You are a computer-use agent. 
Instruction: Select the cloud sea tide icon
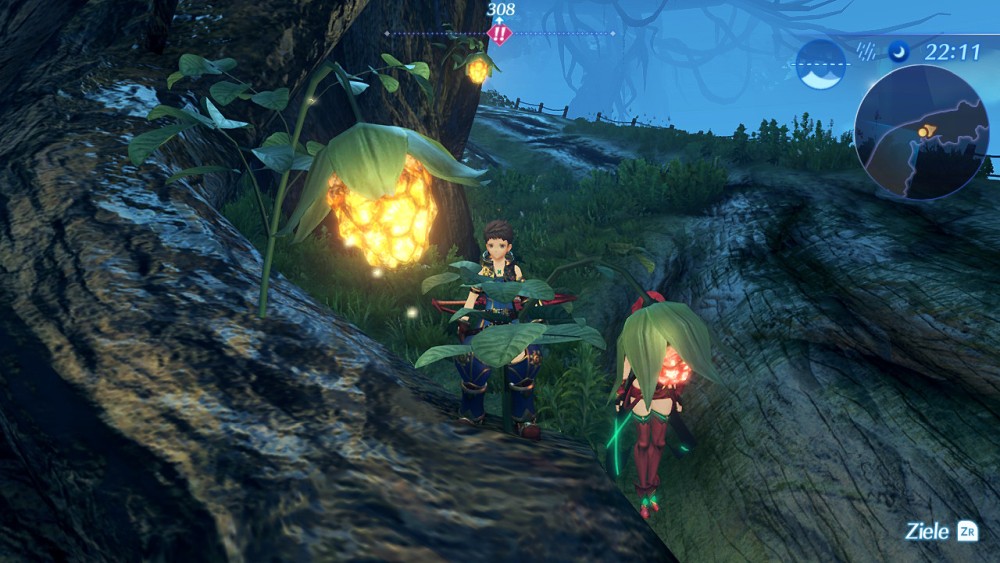tap(821, 64)
